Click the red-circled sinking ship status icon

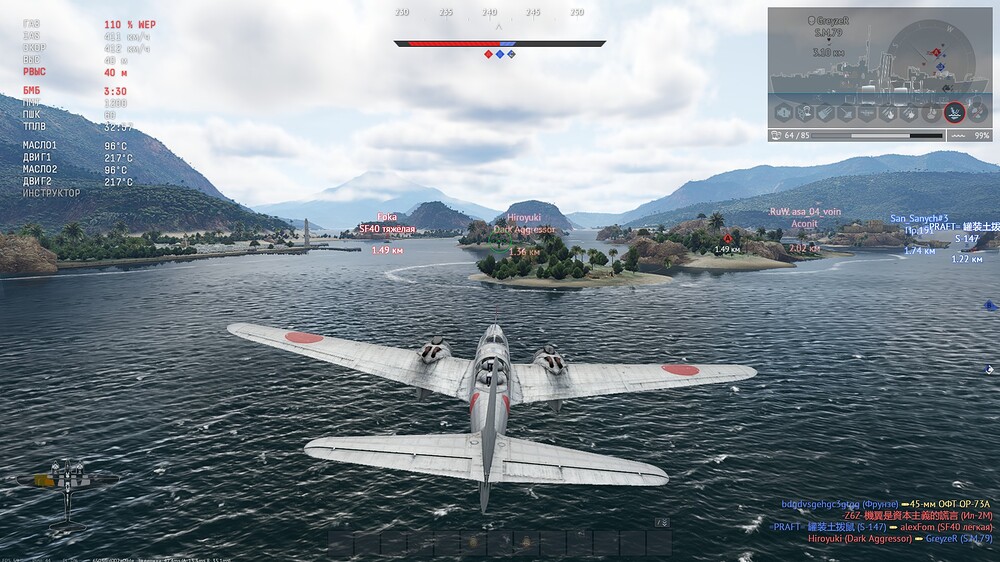[x=953, y=112]
